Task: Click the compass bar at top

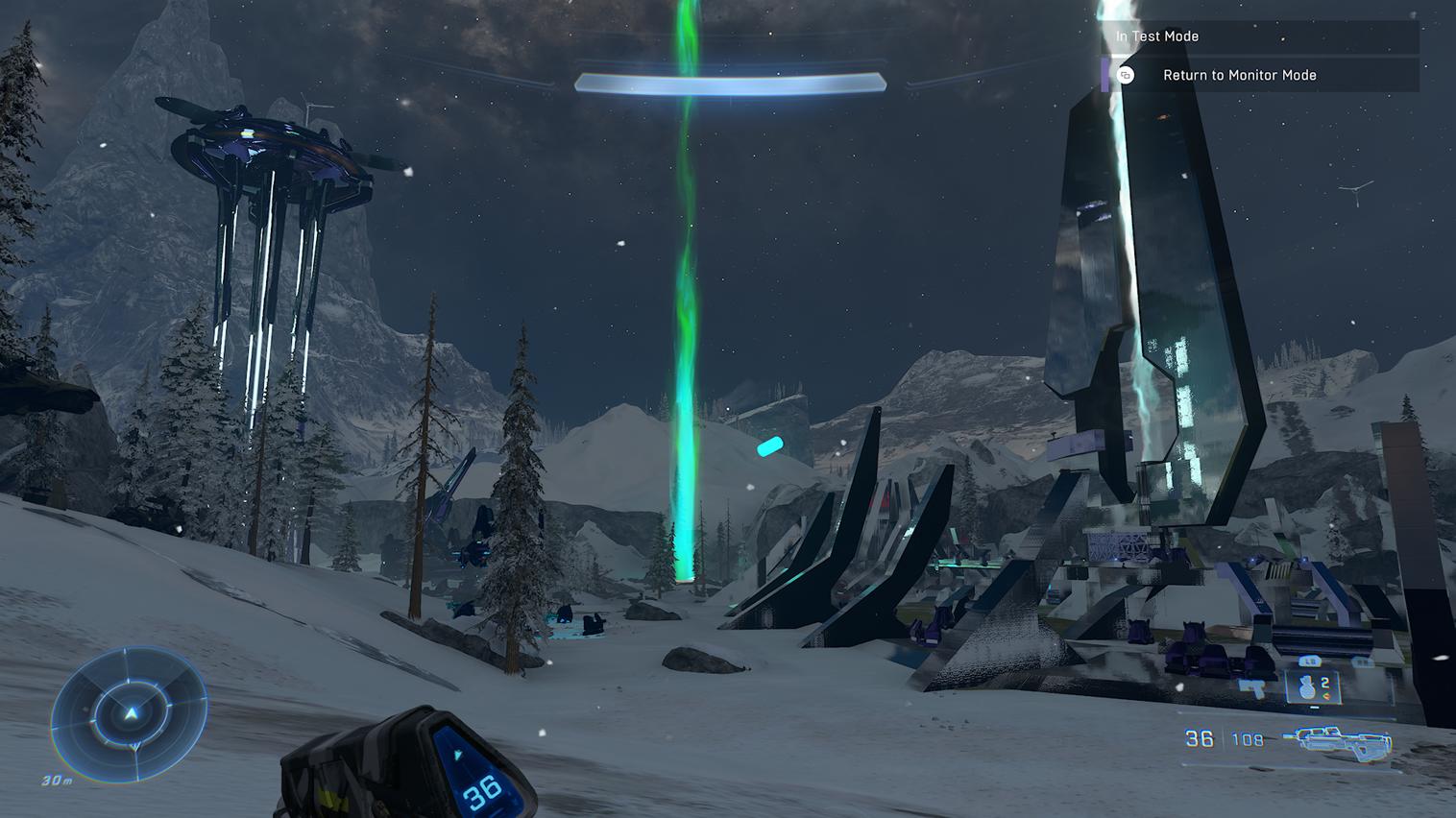Action: click(730, 84)
